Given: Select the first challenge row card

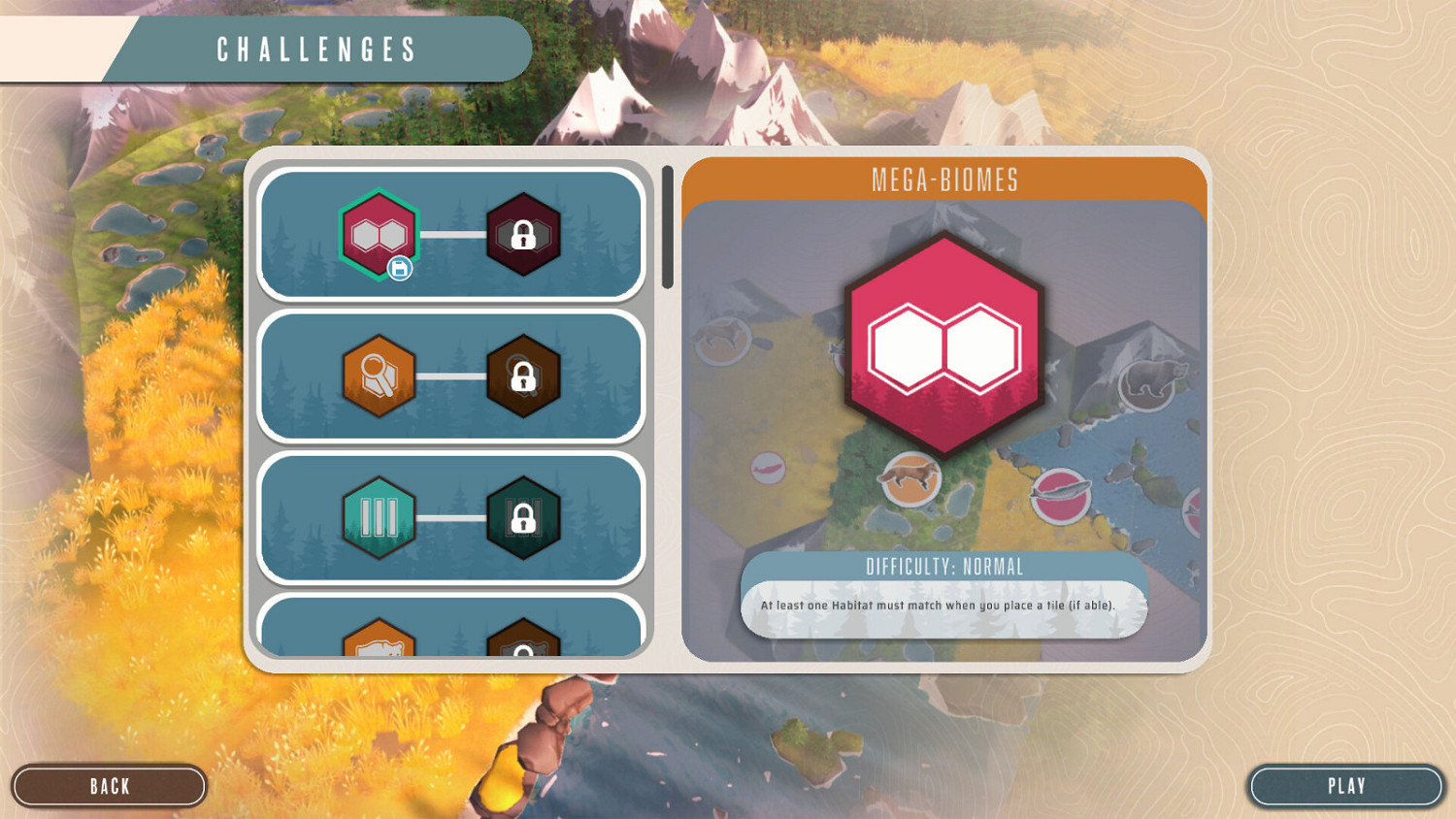Looking at the screenshot, I should [x=451, y=234].
